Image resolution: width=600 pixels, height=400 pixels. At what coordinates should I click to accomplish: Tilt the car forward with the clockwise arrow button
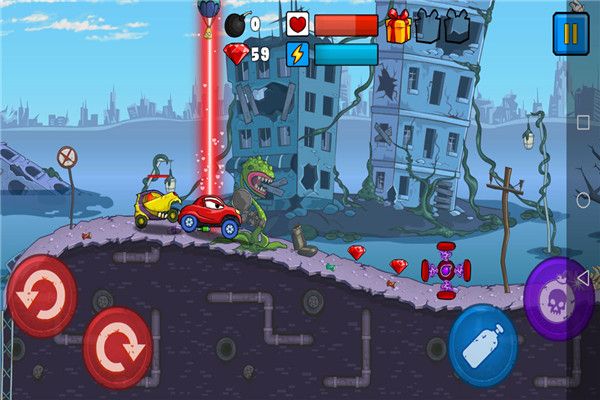(118, 347)
